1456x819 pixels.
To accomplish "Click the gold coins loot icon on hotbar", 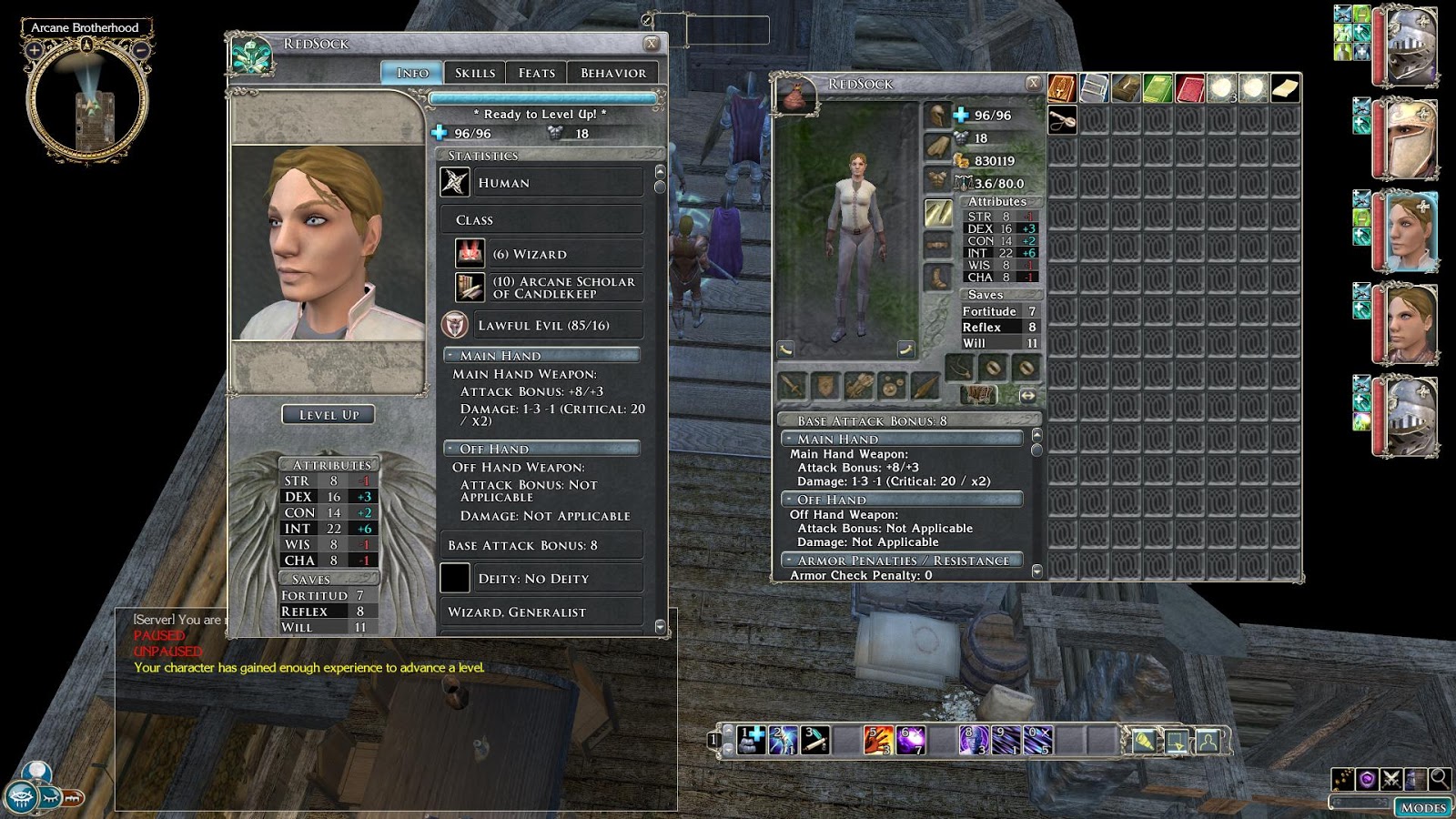I will click(1341, 780).
